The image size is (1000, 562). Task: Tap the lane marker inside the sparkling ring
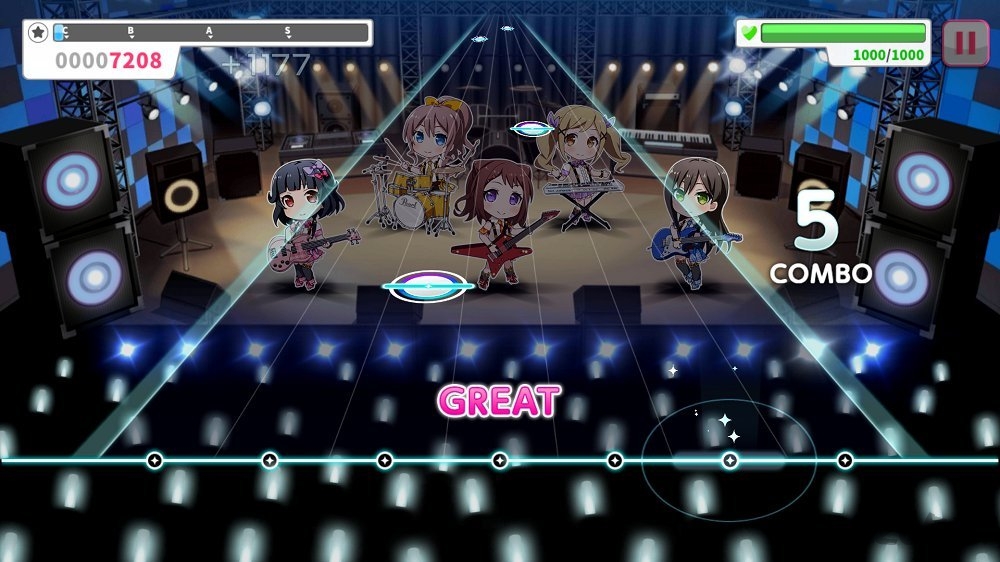730,460
